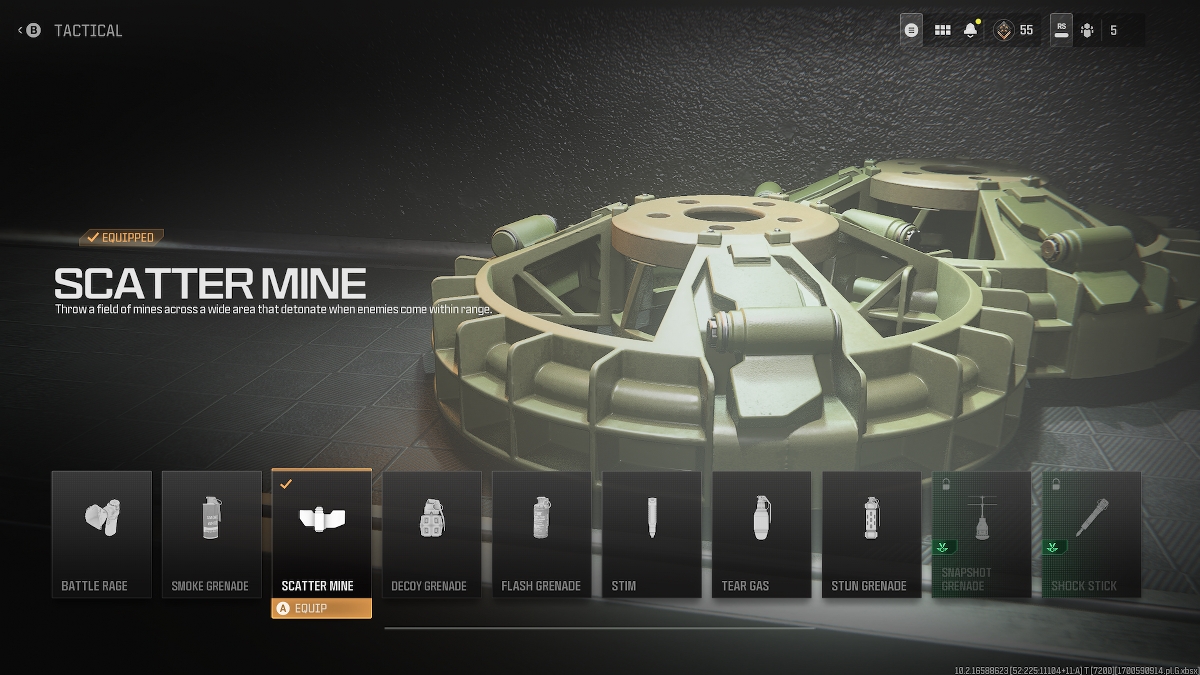The height and width of the screenshot is (675, 1200).
Task: Select the Battle Rage tactical
Action: pos(102,534)
